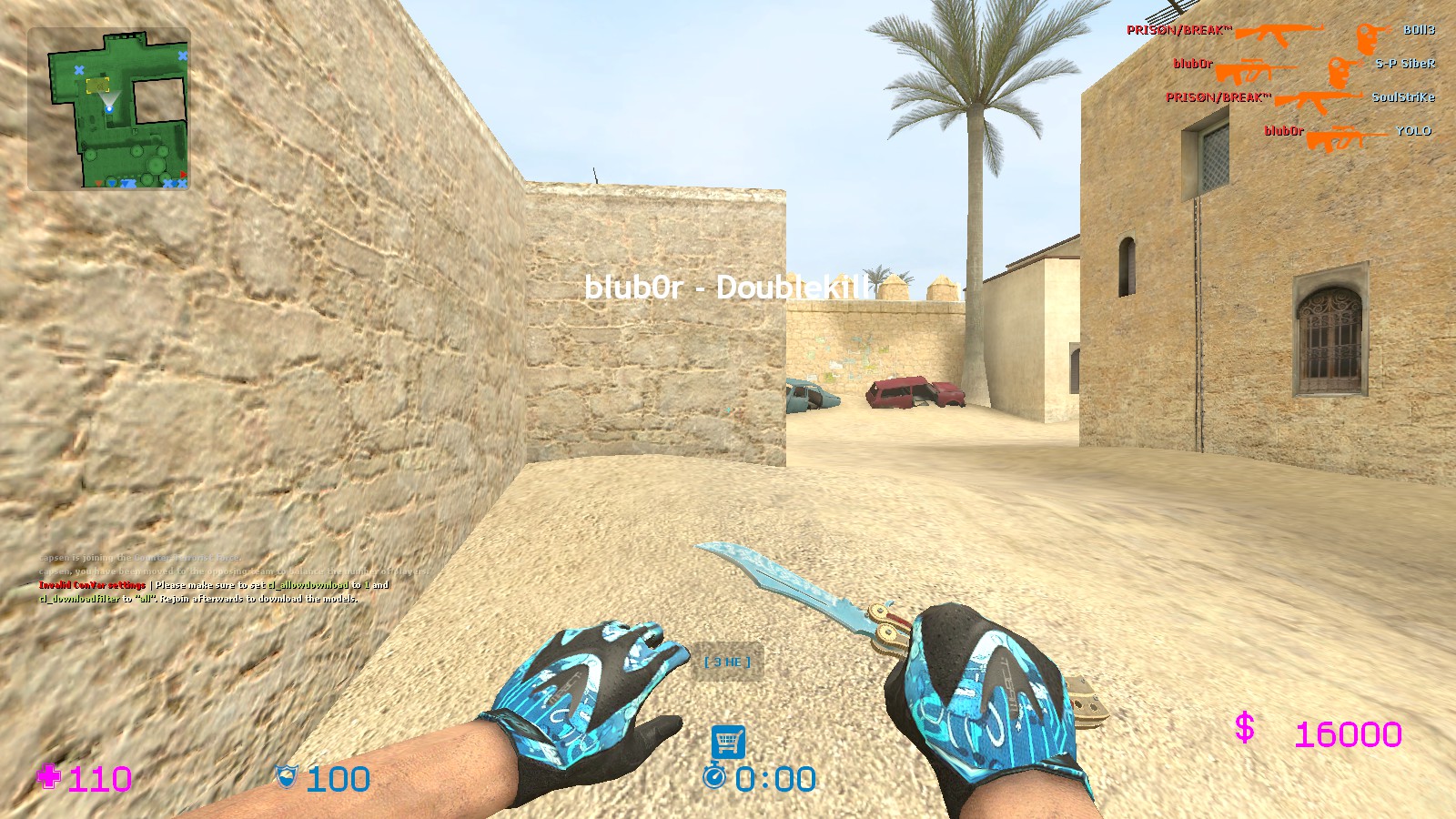Viewport: 1456px width, 819px height.
Task: Select the YOLO player name in the kill feed
Action: coord(1413,132)
